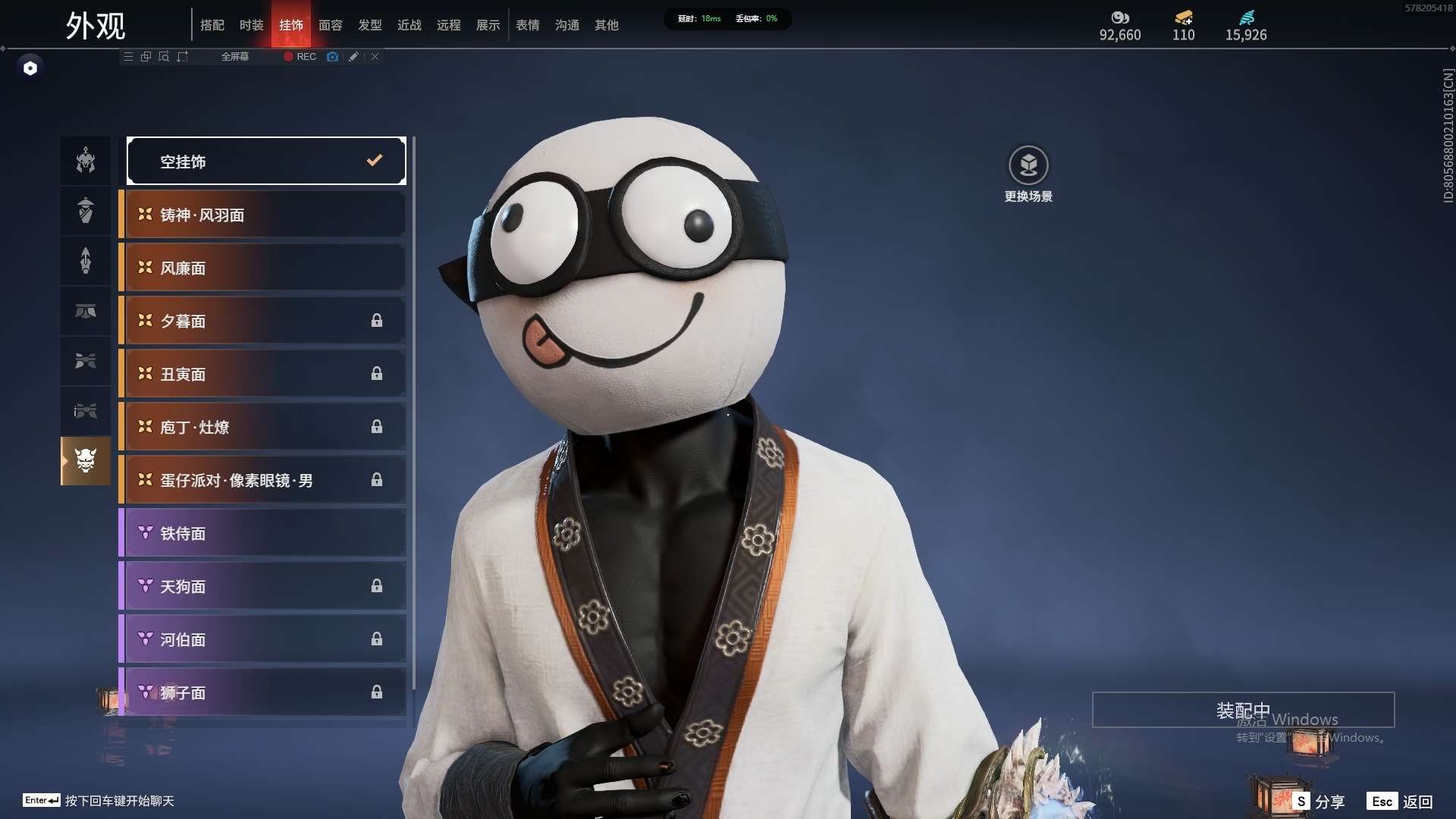Click the 装配中 button
This screenshot has width=1456, height=819.
point(1243,710)
